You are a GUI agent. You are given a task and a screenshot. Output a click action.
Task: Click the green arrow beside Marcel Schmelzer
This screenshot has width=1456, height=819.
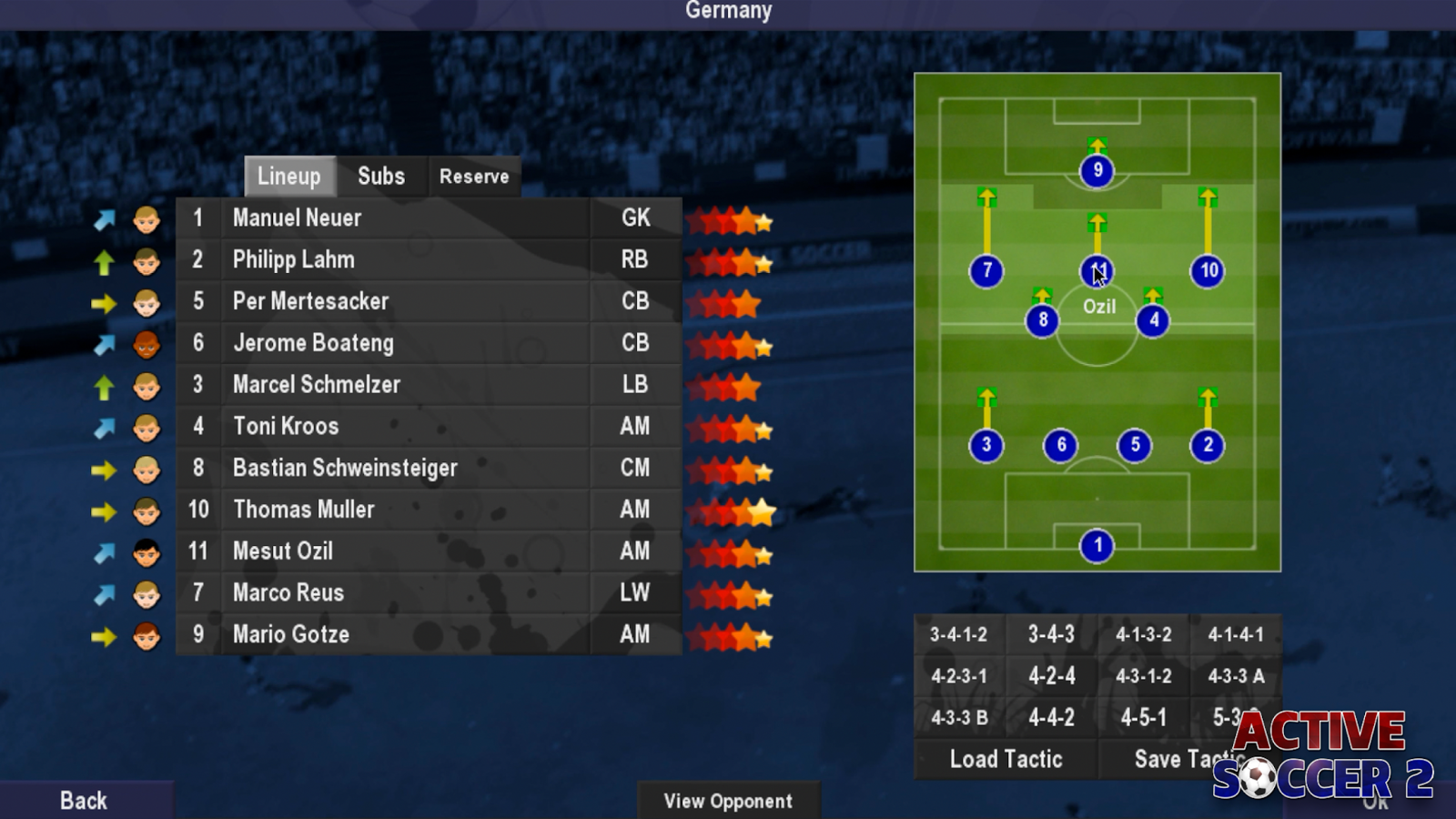click(106, 385)
